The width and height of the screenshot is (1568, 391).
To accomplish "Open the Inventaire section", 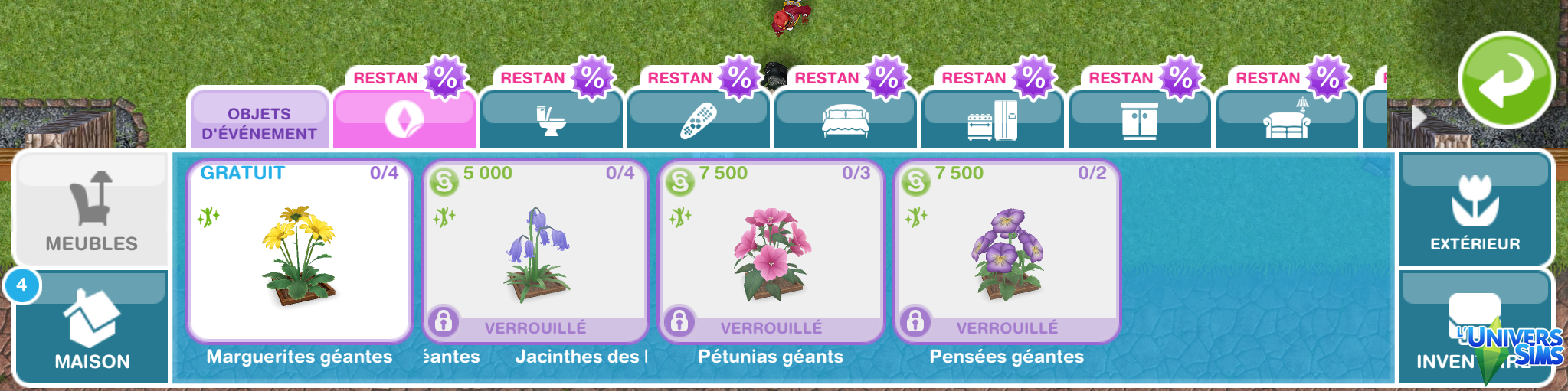I will click(x=1475, y=327).
